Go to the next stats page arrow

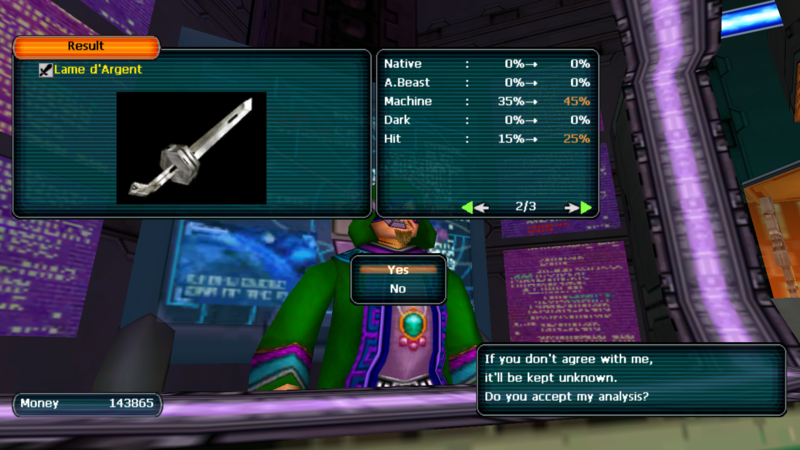pyautogui.click(x=579, y=207)
